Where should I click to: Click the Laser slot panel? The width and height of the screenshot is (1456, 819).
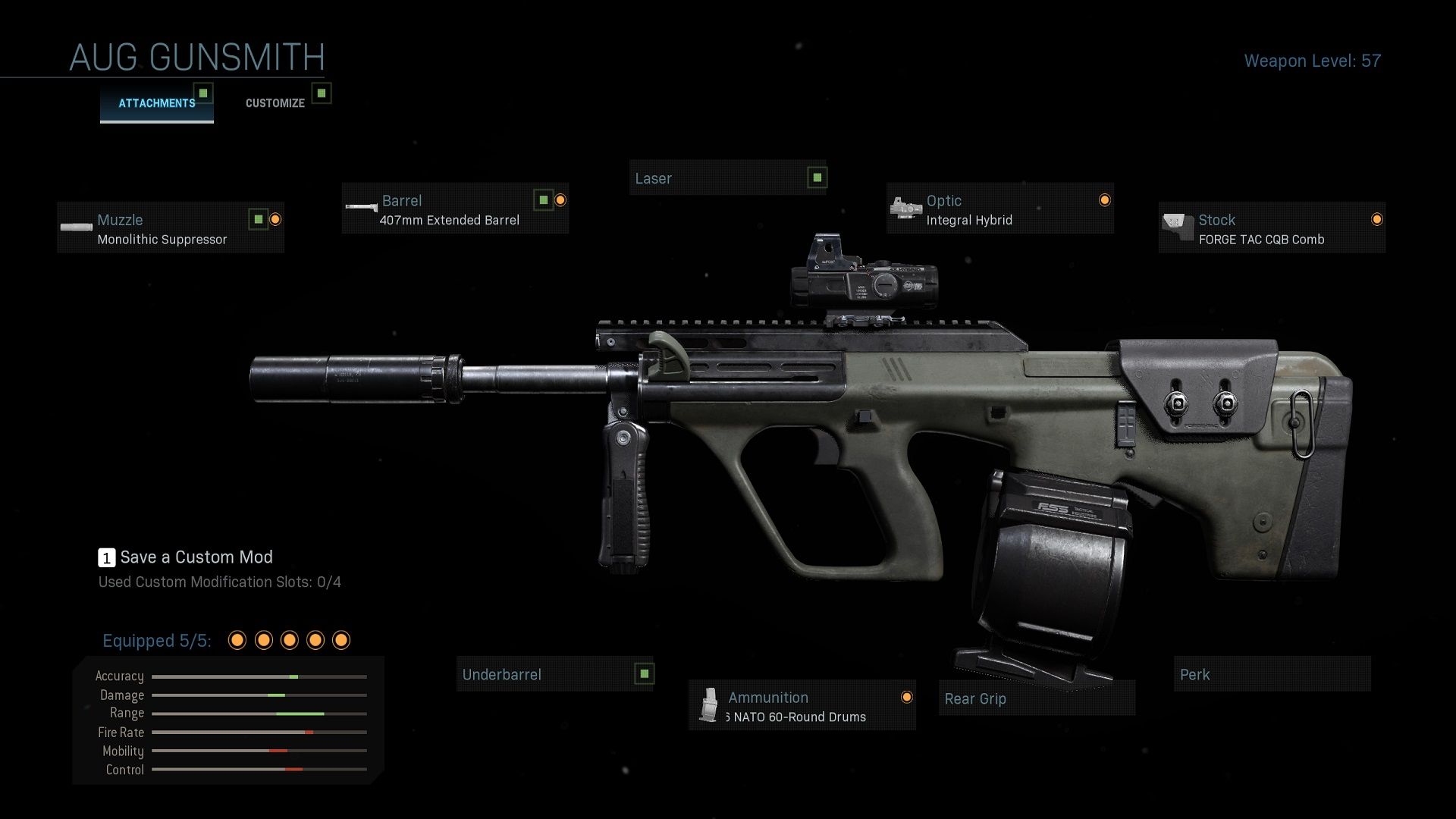click(x=728, y=179)
